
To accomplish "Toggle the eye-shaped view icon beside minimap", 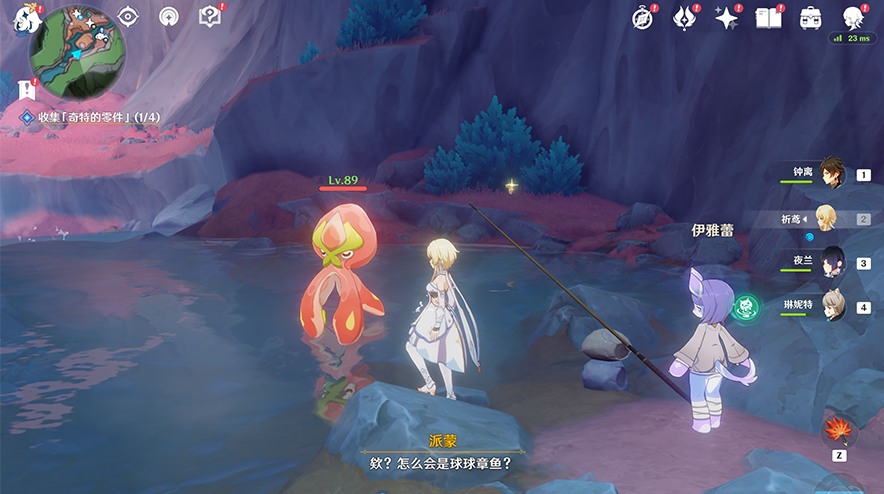I will 128,16.
